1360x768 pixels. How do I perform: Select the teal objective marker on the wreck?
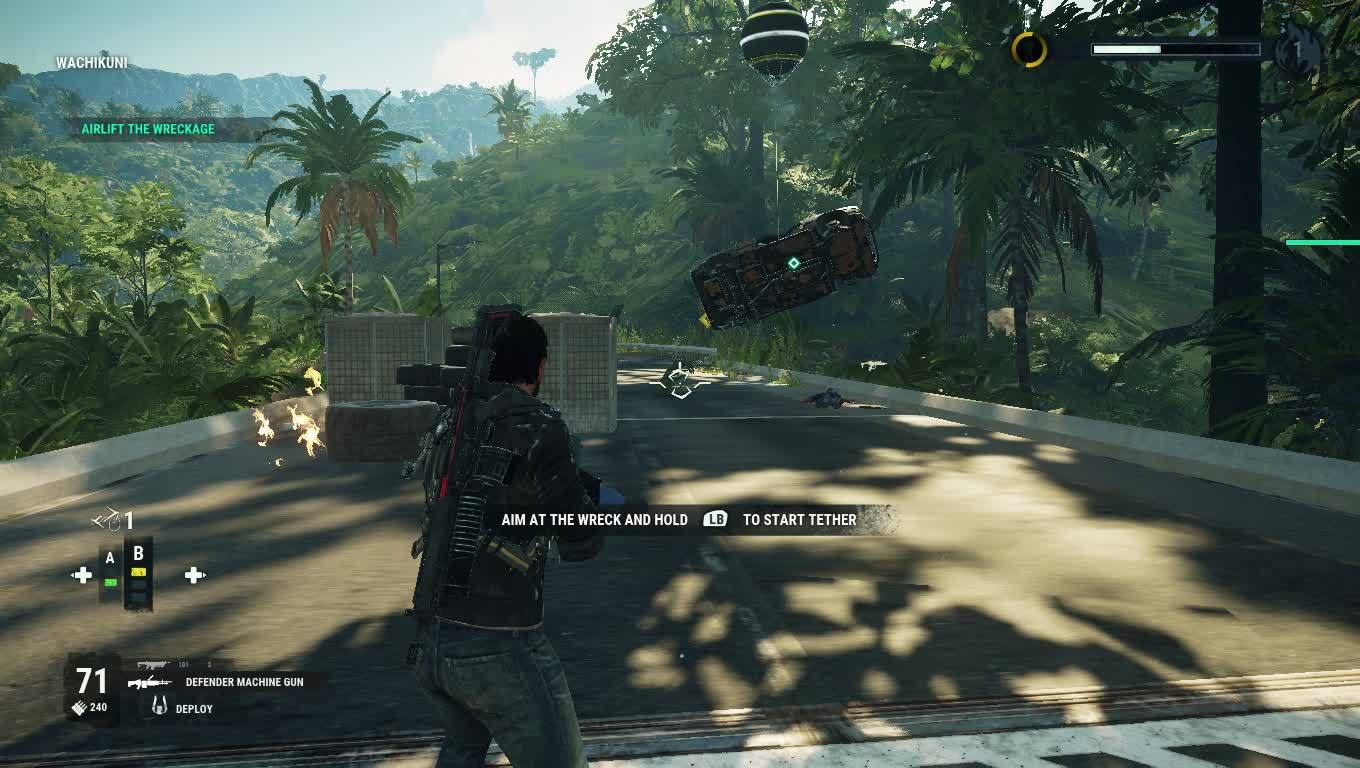coord(793,264)
